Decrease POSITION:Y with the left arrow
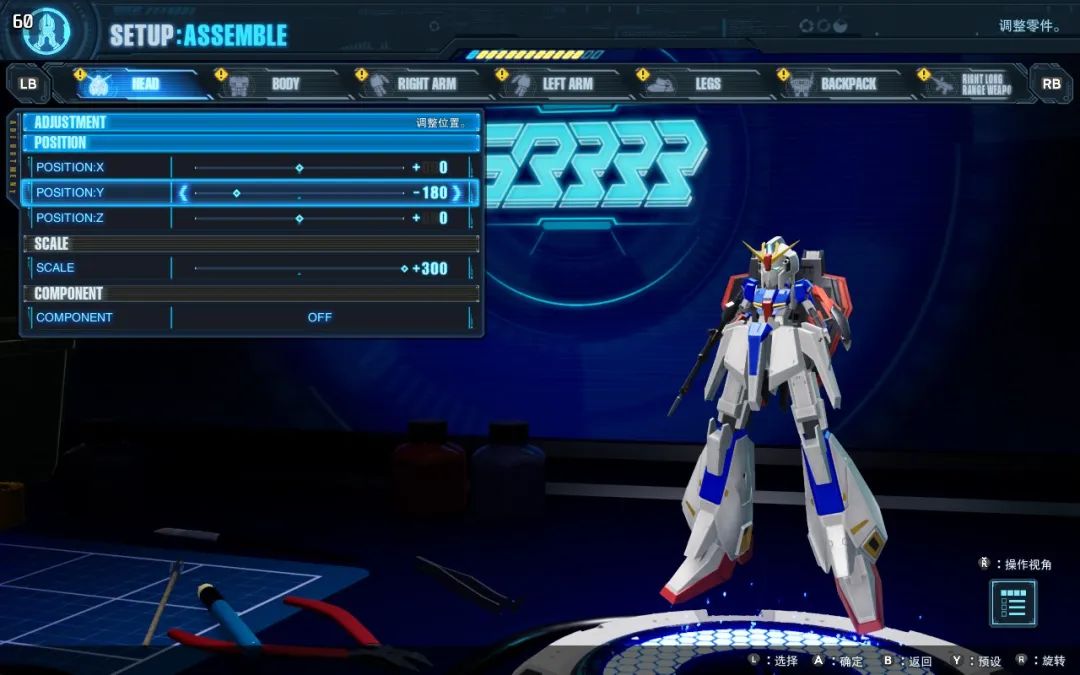Image resolution: width=1080 pixels, height=675 pixels. [x=183, y=193]
